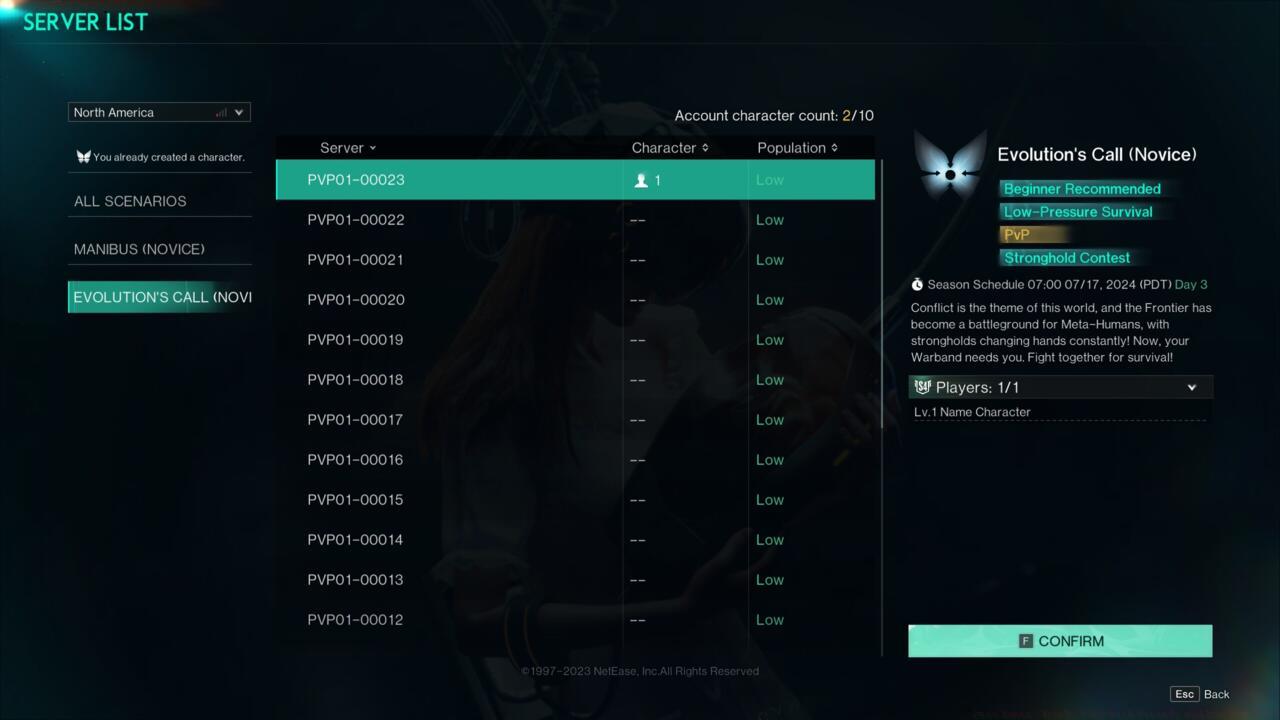Click the Esc key icon near Back

1184,693
